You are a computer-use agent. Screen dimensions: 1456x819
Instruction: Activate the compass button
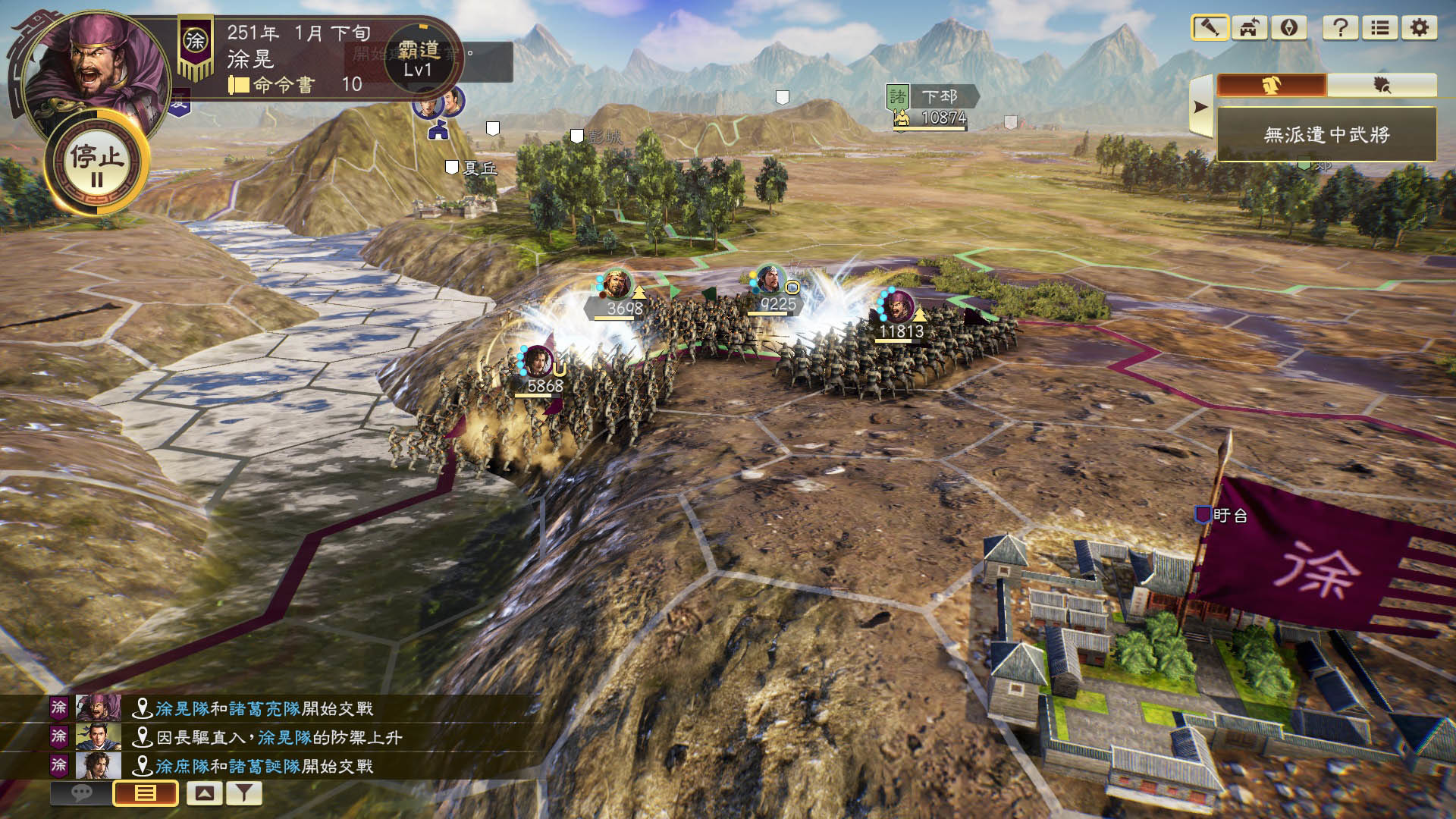pos(1289,28)
